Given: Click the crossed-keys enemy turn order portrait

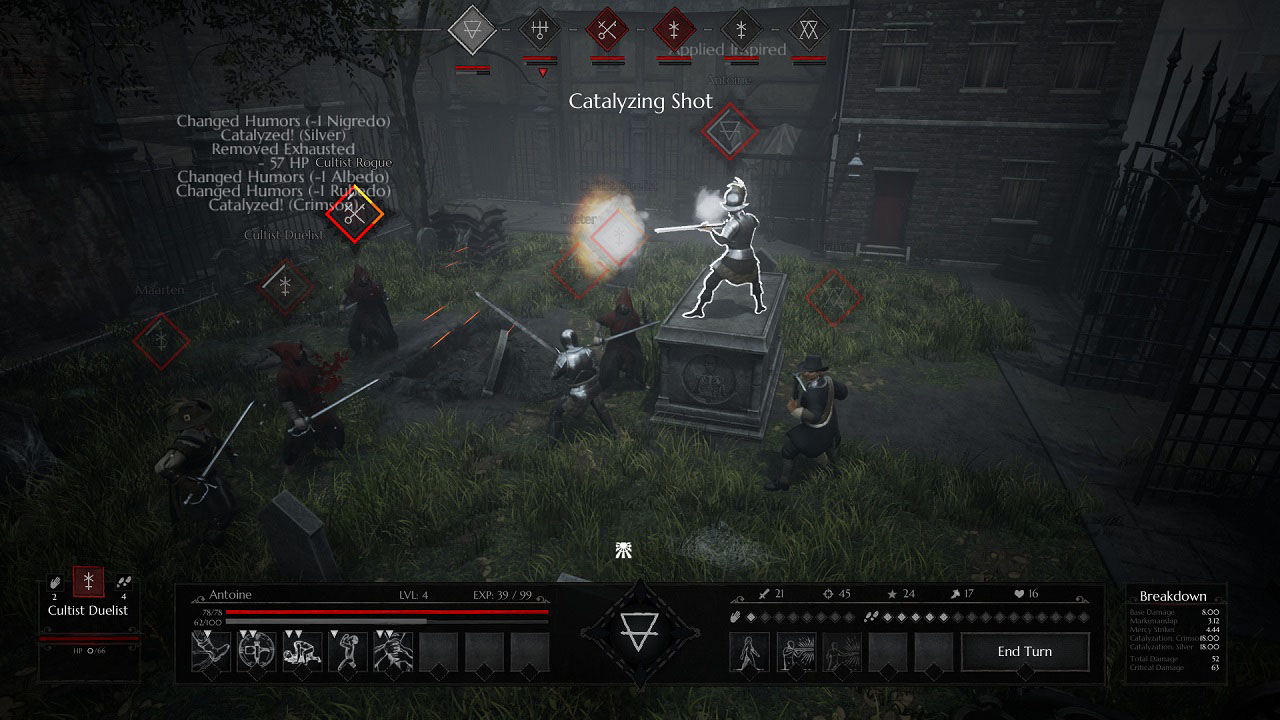Looking at the screenshot, I should pos(607,31).
